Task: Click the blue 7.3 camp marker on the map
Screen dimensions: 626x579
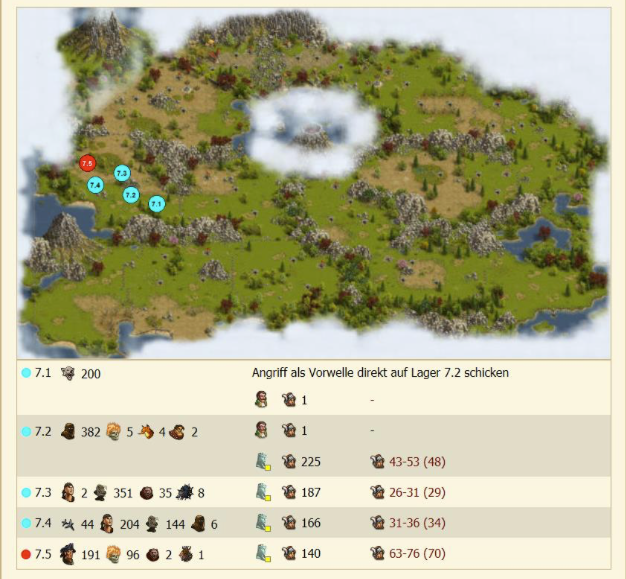Action: [122, 173]
